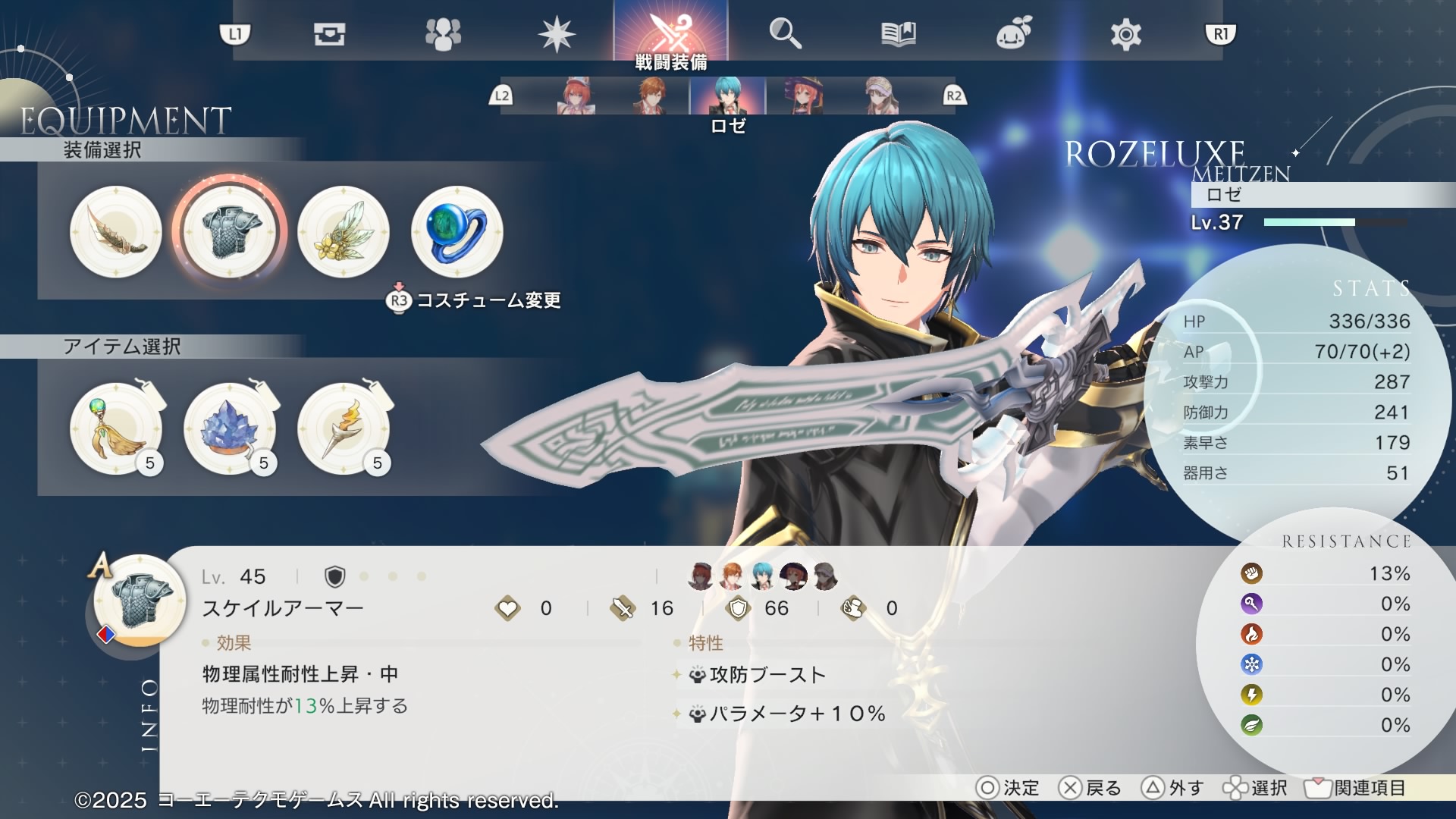Open the gear settings tab
Viewport: 1456px width, 819px height.
pyautogui.click(x=1126, y=34)
